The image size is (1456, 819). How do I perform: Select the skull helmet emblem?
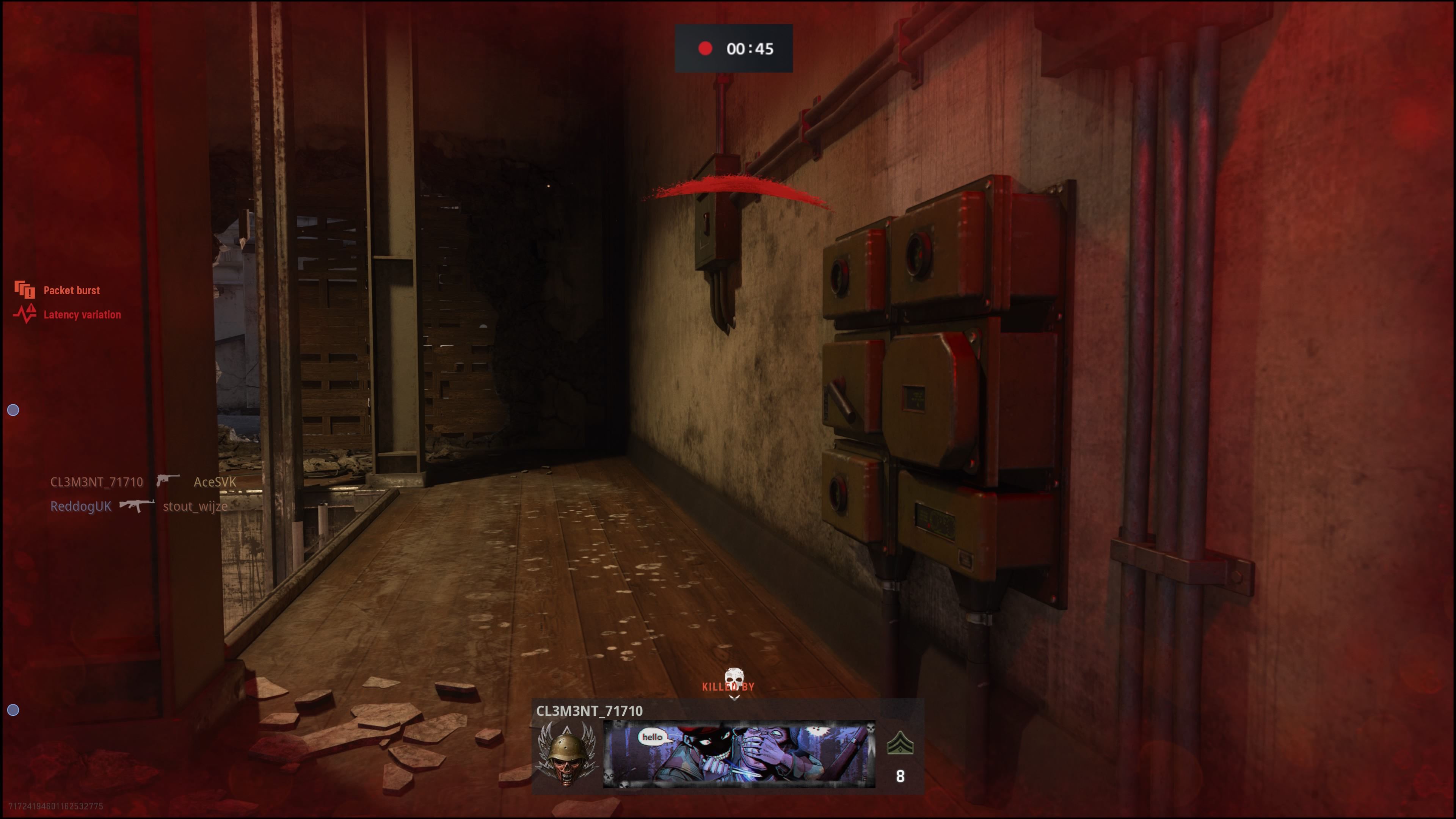click(567, 753)
